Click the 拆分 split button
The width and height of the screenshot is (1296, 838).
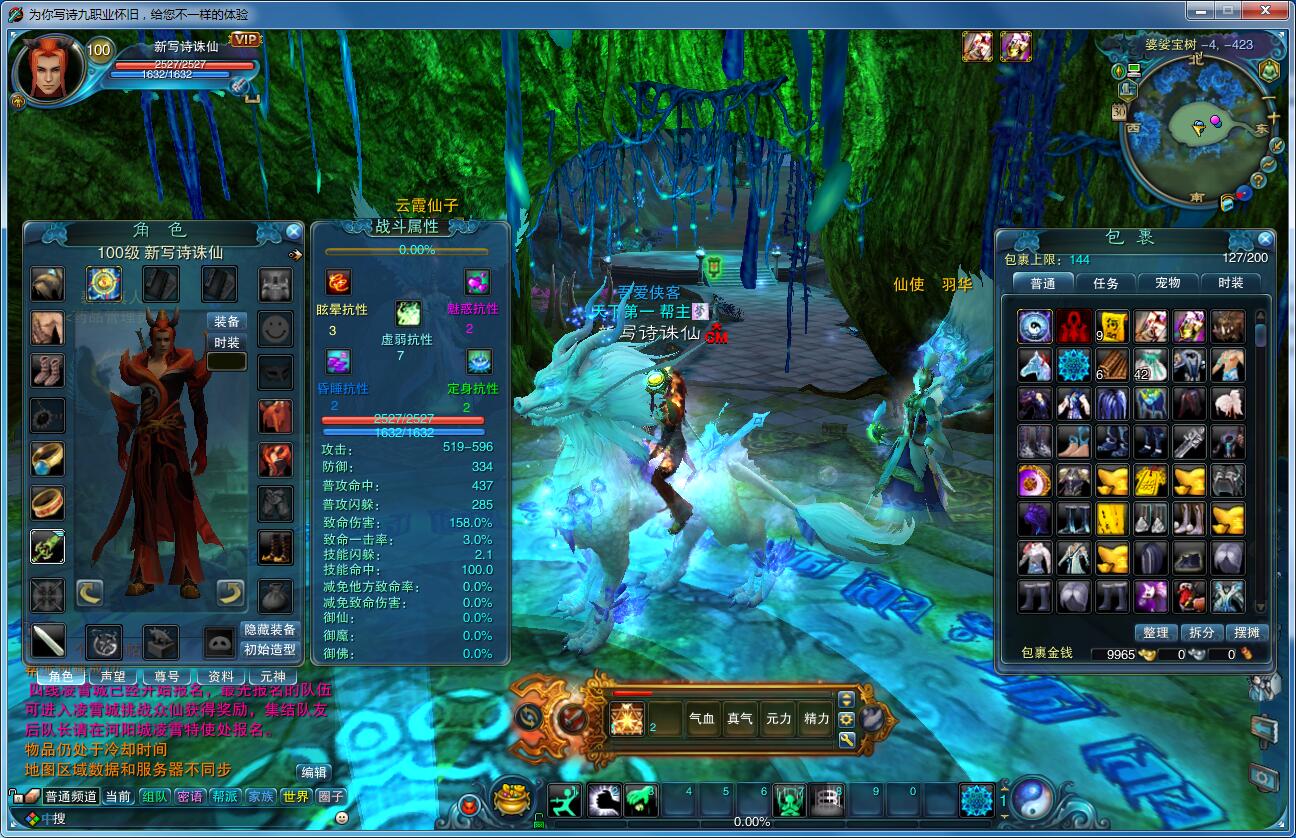[x=1202, y=632]
